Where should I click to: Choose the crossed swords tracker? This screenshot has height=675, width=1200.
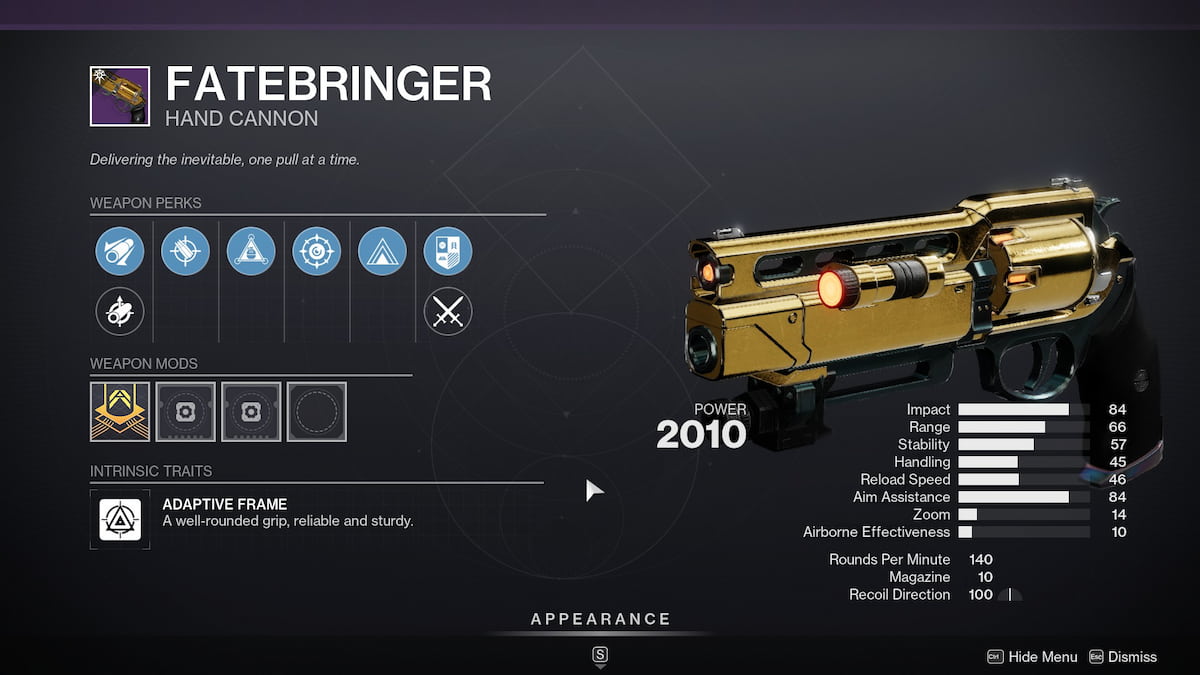tap(447, 312)
